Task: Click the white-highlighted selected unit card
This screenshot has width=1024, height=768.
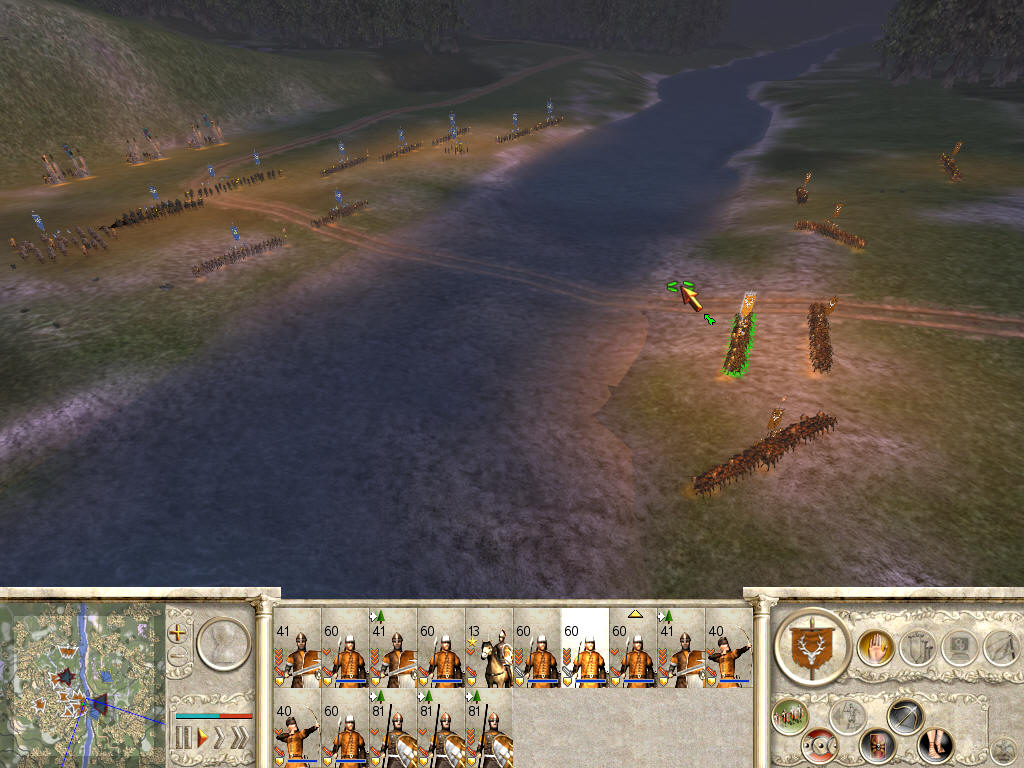Action: click(585, 648)
